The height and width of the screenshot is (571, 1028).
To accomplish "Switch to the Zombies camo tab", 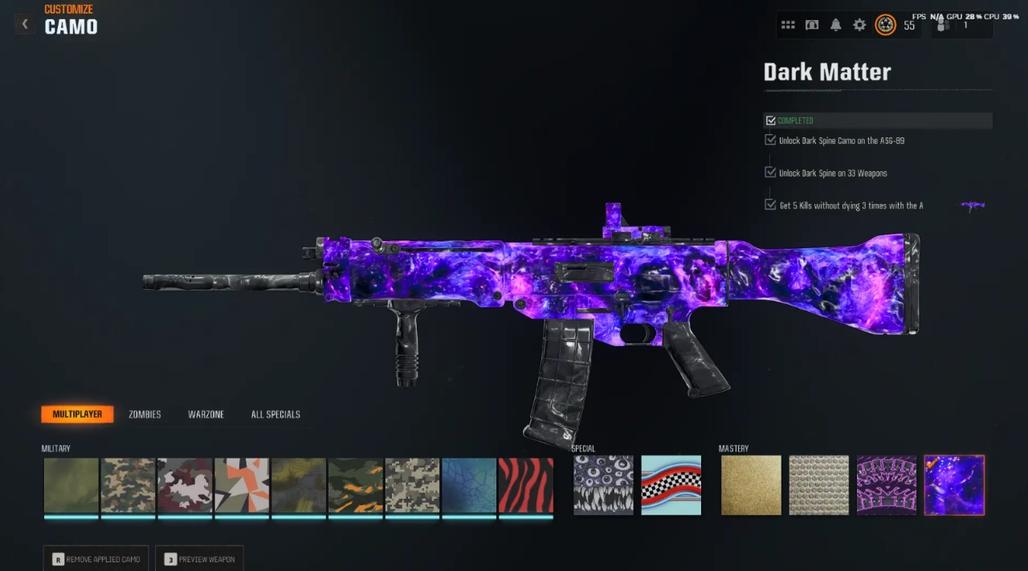I will coord(145,414).
